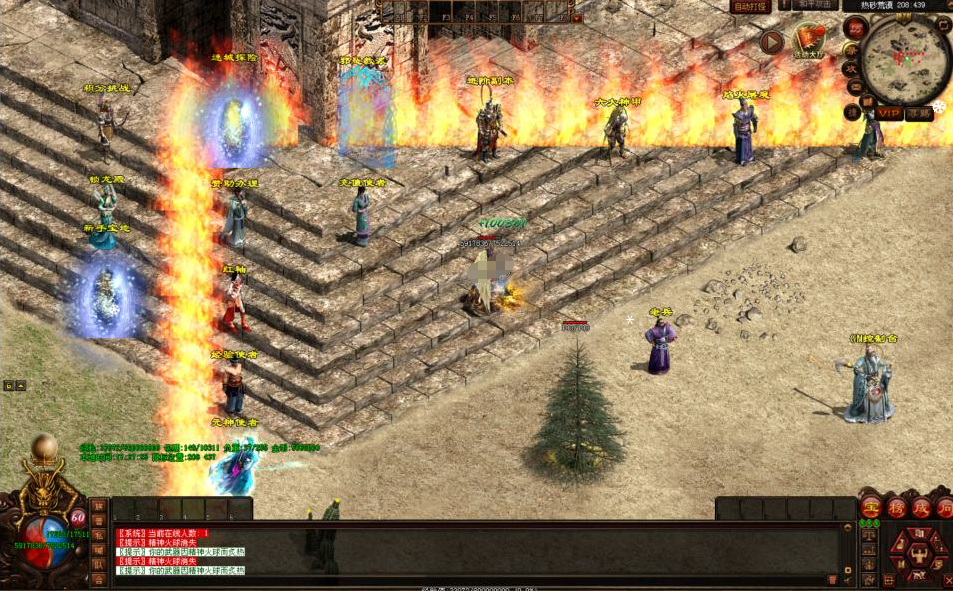
Task: Click the level 60 badge by the orb
Action: (x=78, y=518)
